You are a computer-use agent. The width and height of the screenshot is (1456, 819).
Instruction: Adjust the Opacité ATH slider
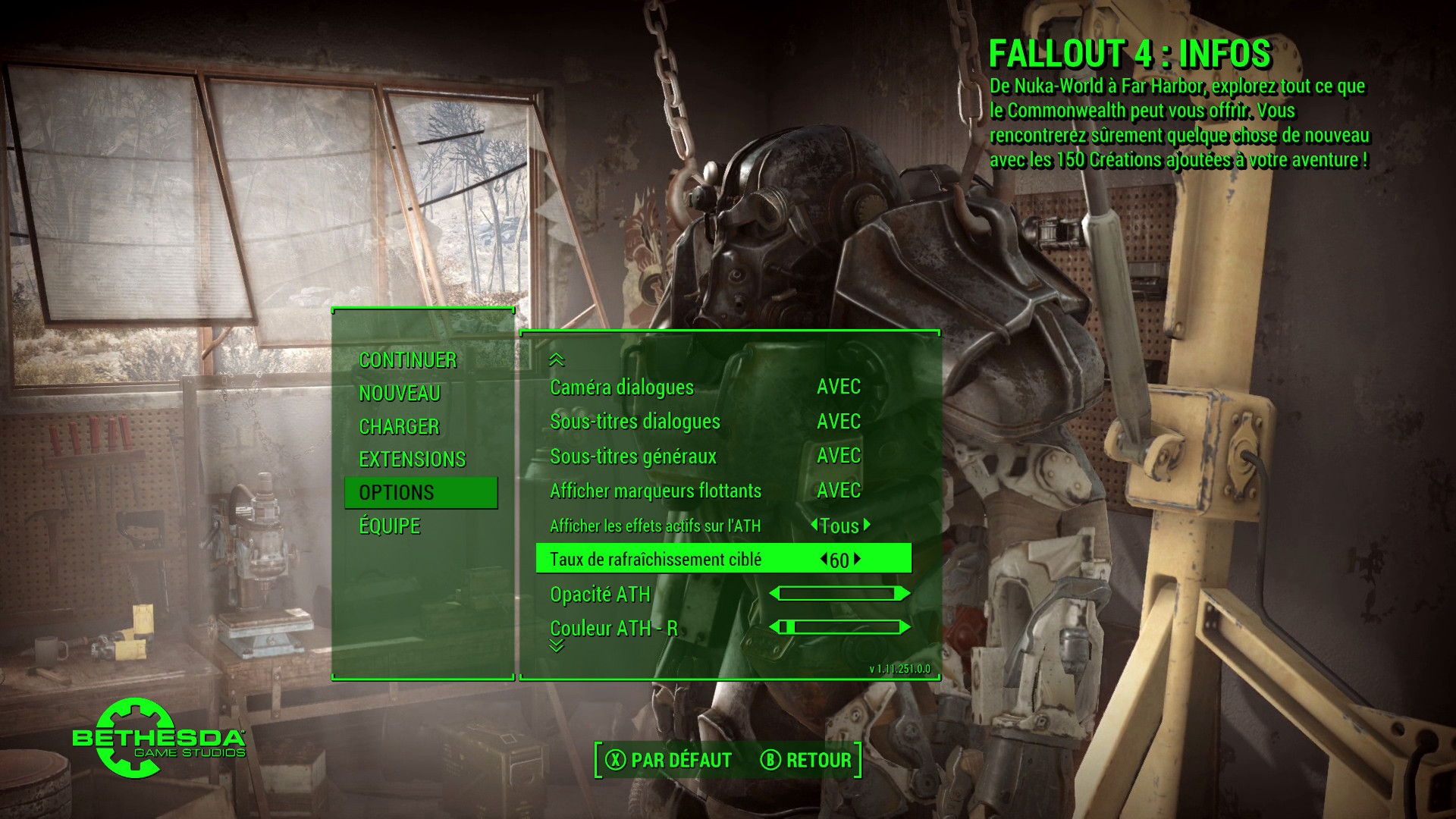pos(839,594)
